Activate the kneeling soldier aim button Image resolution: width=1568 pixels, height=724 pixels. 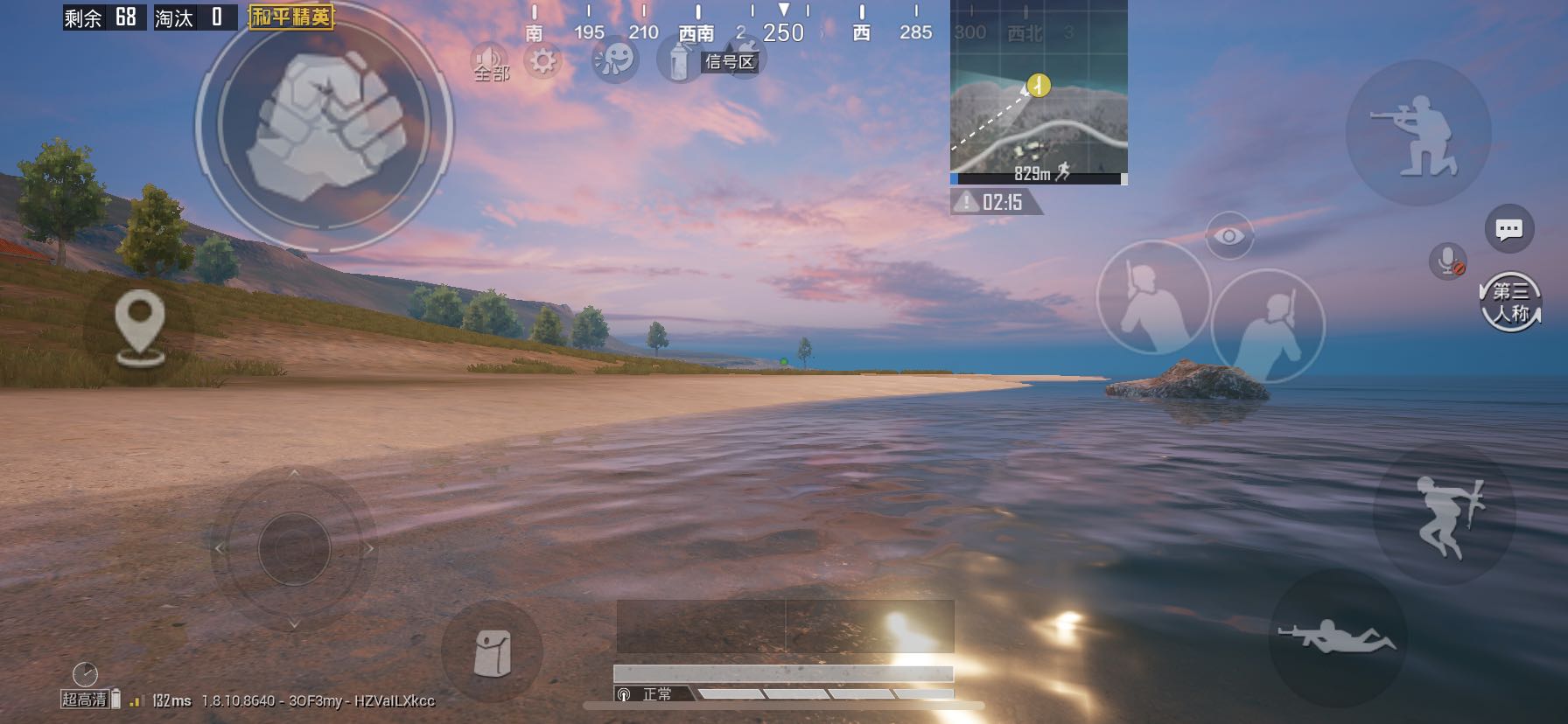pos(1417,134)
